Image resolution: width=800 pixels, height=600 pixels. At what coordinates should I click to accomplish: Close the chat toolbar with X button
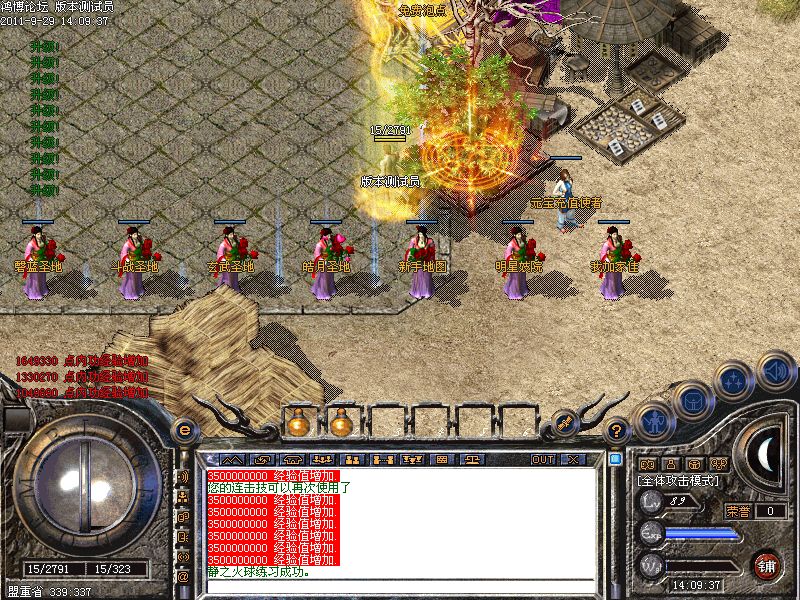point(573,459)
